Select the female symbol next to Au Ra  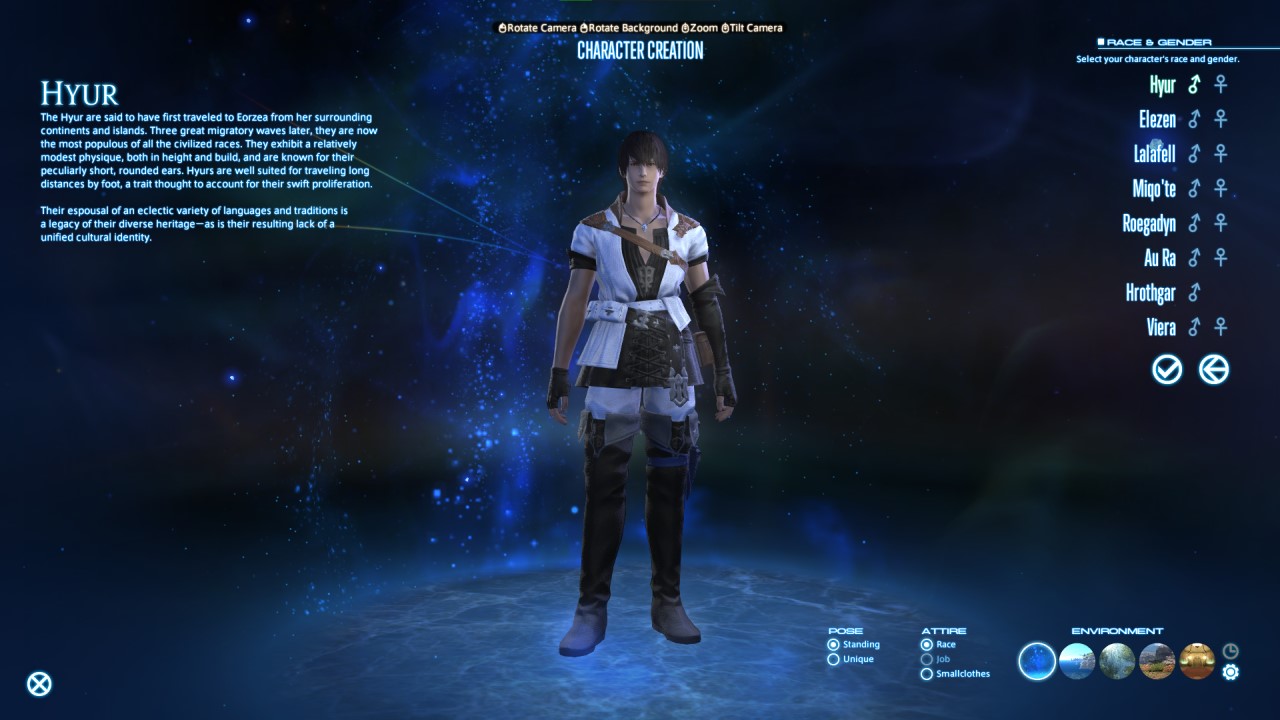pyautogui.click(x=1219, y=258)
